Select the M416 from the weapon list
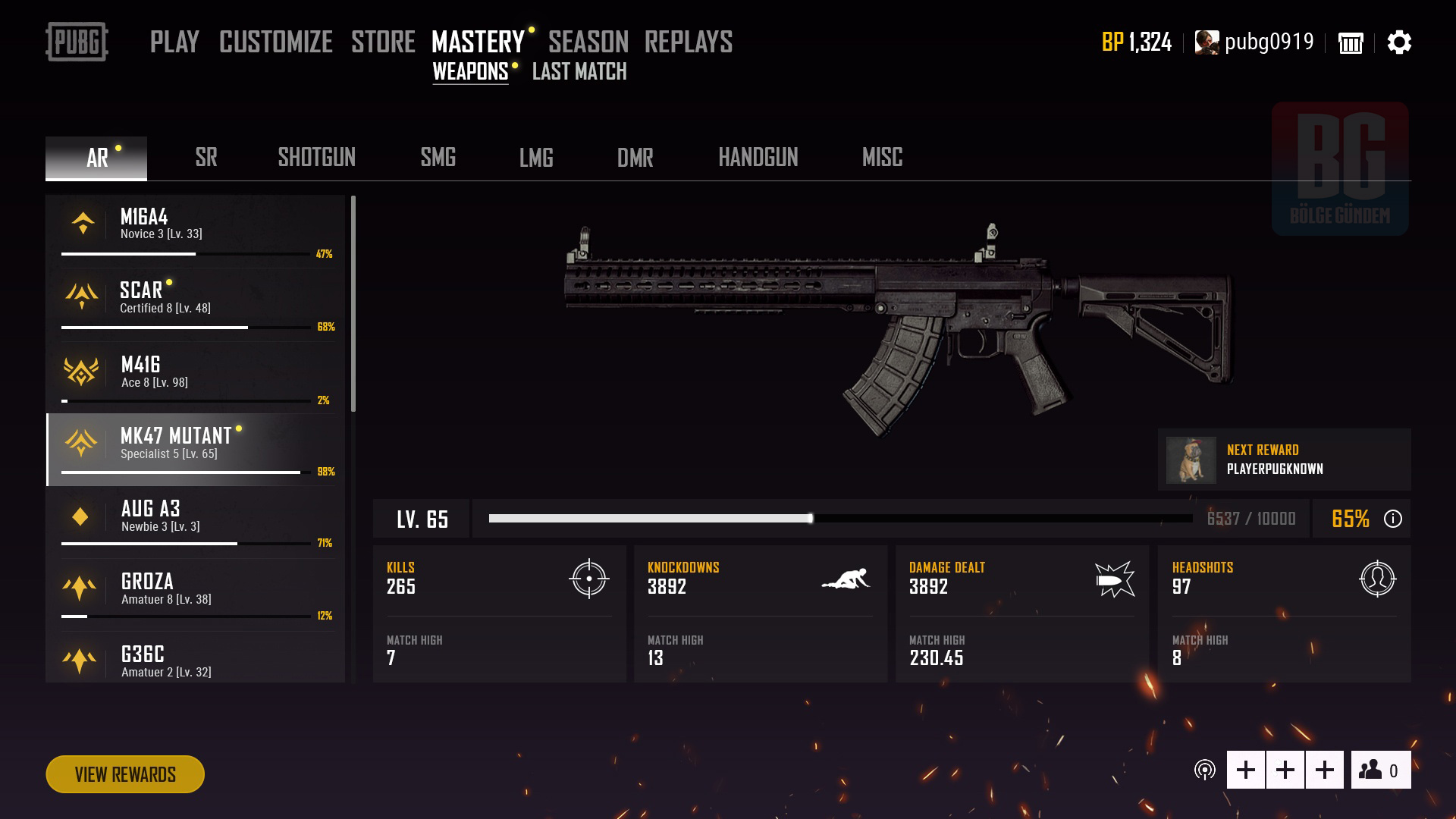 141,372
